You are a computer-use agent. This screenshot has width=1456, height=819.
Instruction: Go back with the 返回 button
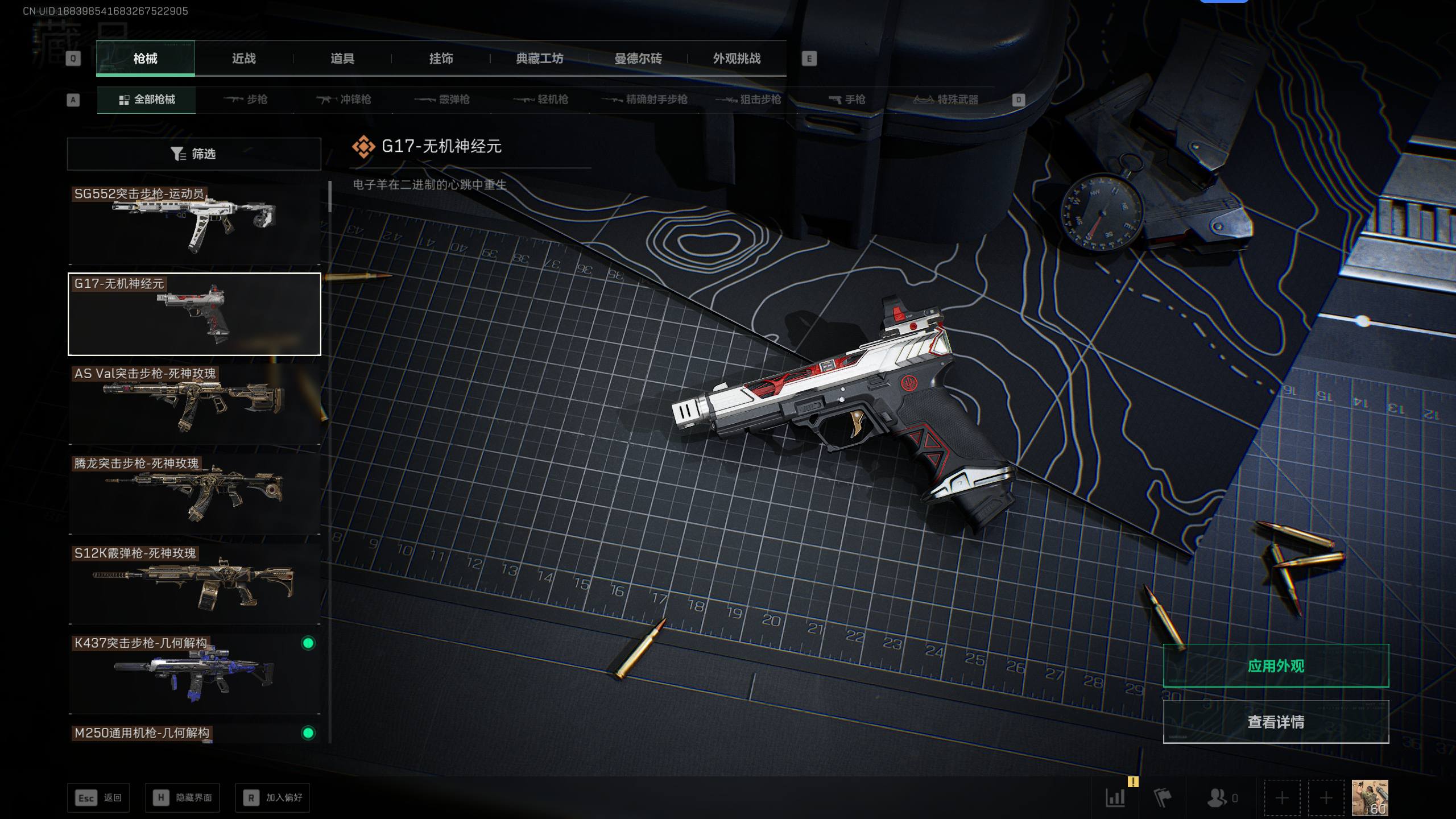coord(98,798)
